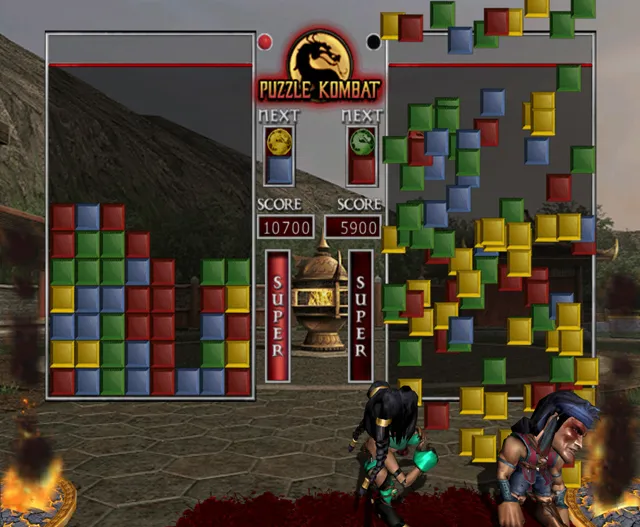
Task: Activate the left red SUPER meter
Action: [278, 315]
